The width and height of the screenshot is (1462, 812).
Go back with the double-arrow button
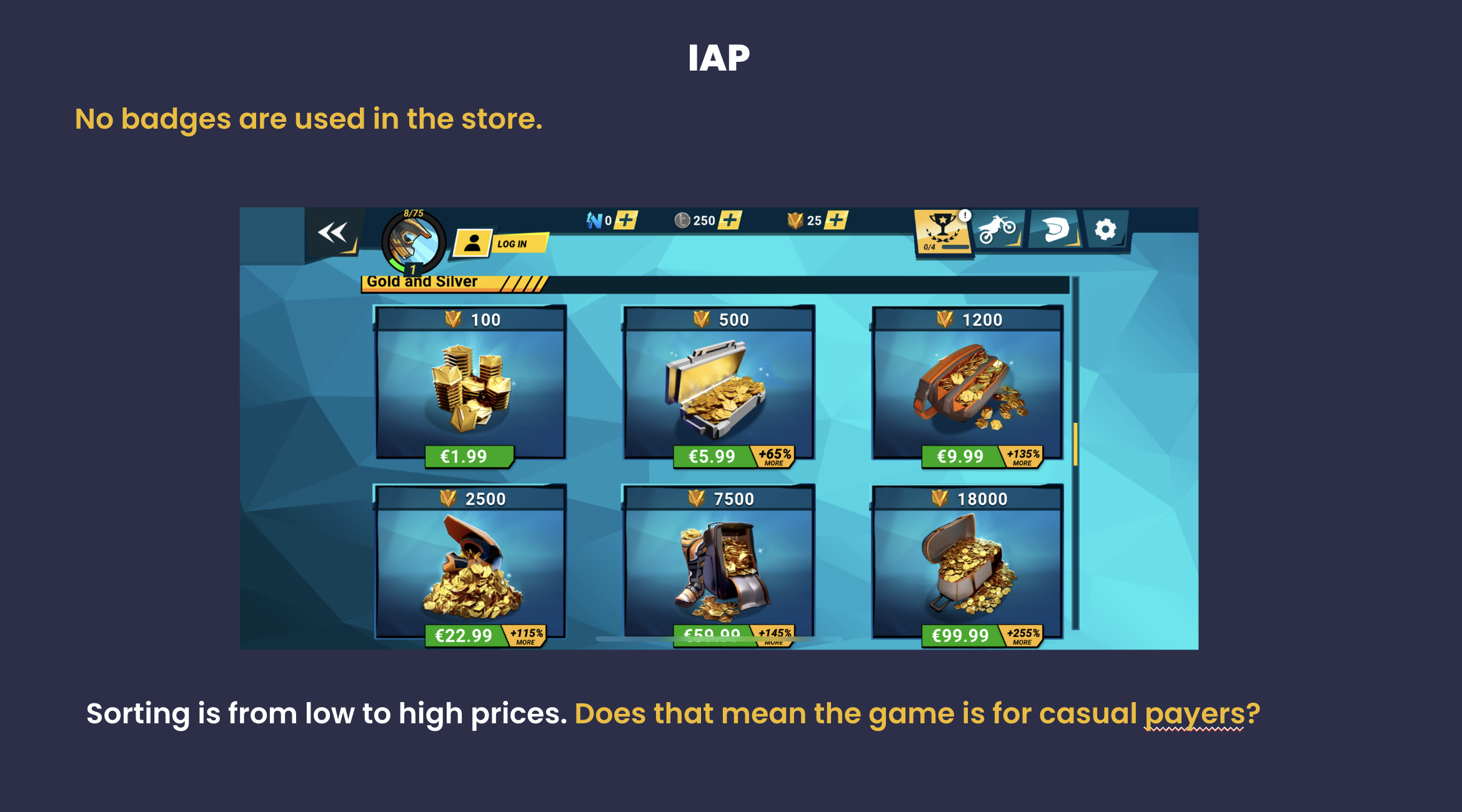click(332, 234)
